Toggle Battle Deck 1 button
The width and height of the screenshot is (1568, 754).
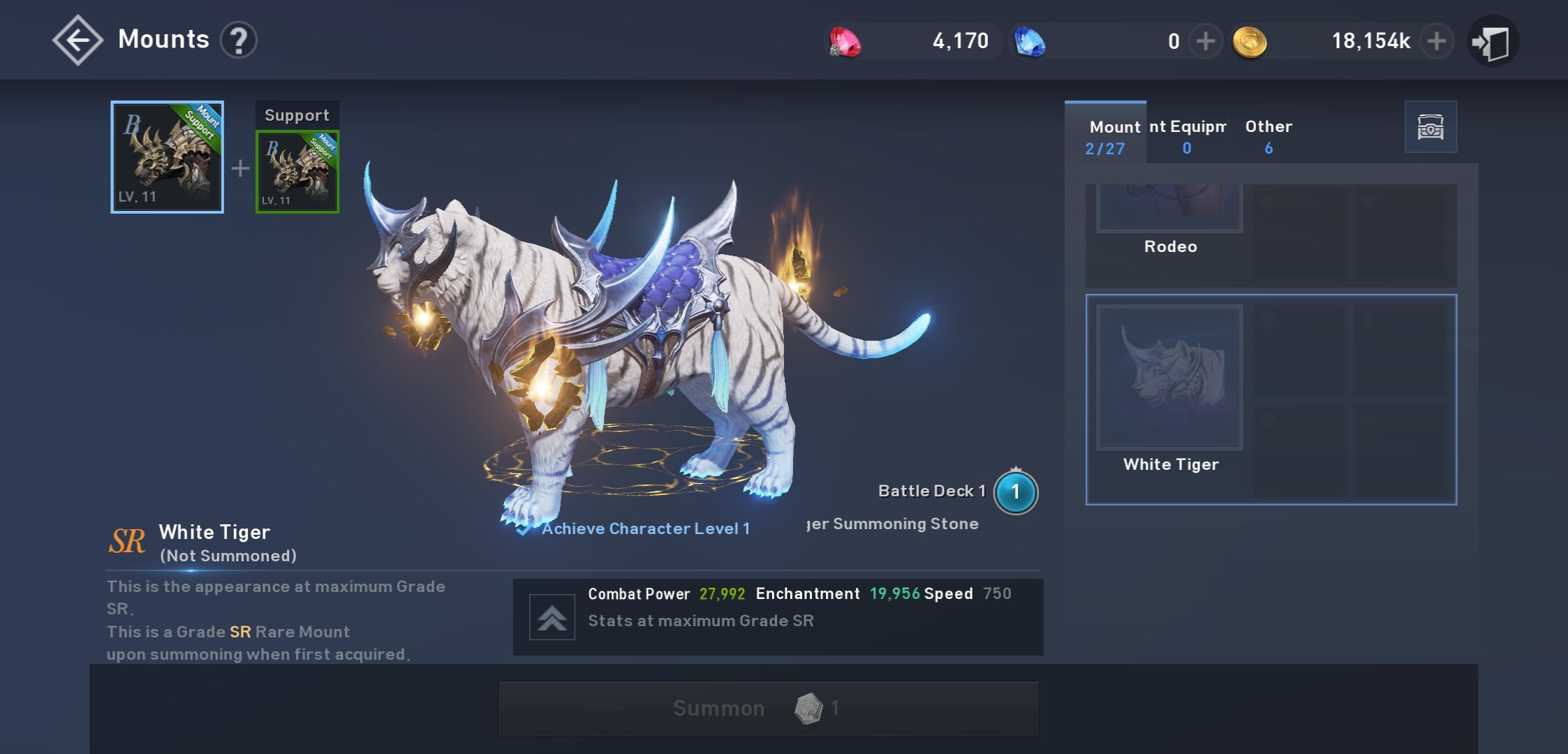click(1015, 492)
